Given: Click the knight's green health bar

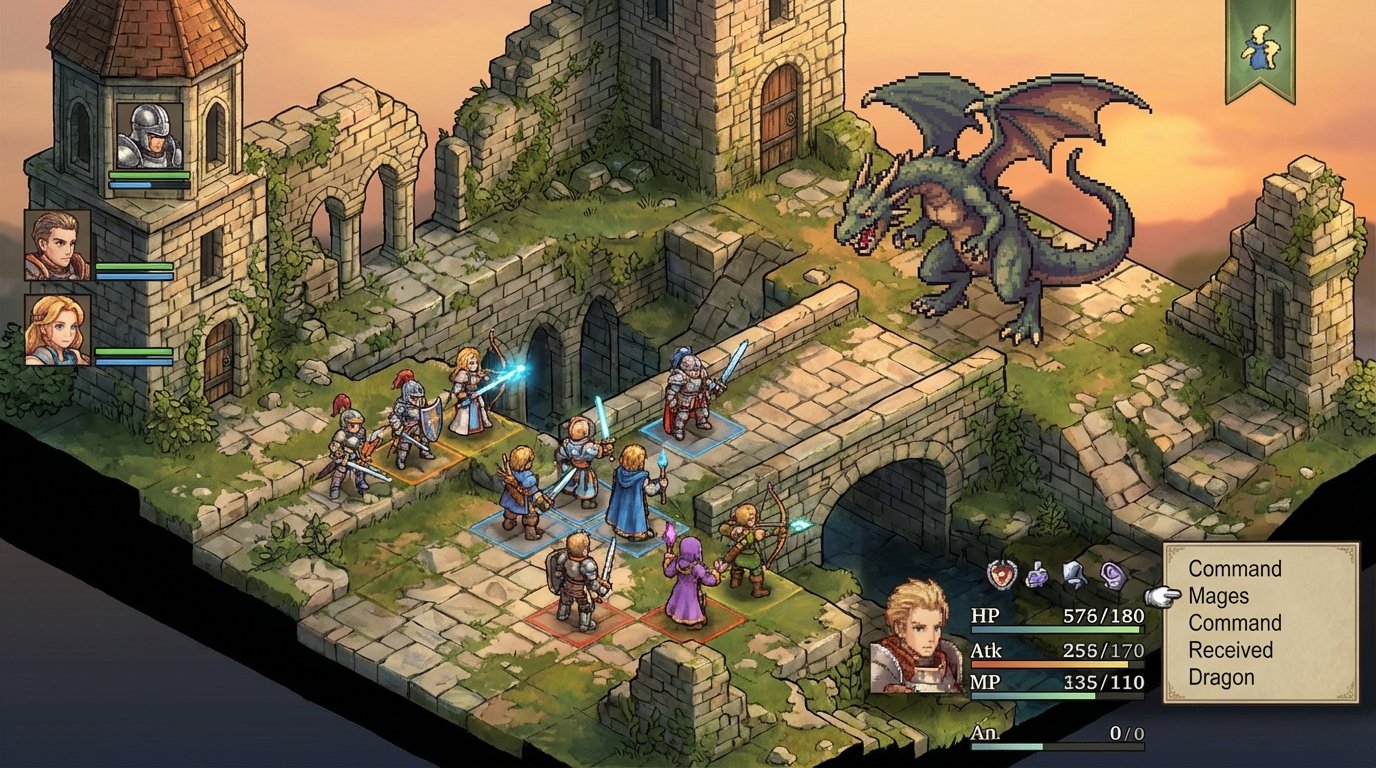Looking at the screenshot, I should 148,175.
